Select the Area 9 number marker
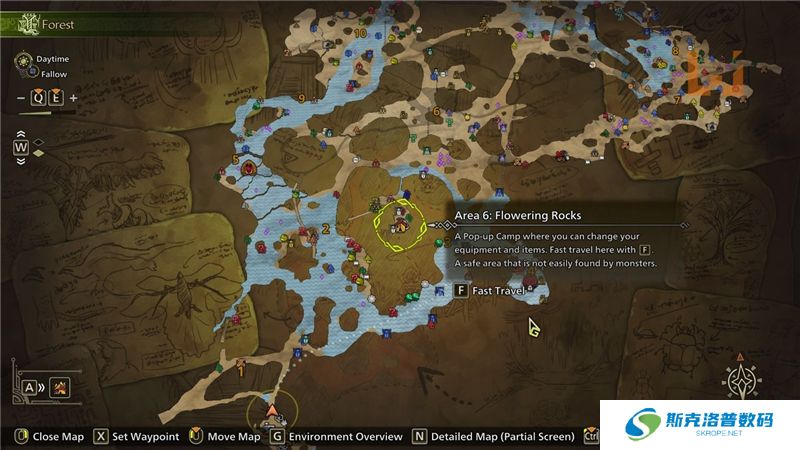Image resolution: width=800 pixels, height=450 pixels. click(301, 97)
